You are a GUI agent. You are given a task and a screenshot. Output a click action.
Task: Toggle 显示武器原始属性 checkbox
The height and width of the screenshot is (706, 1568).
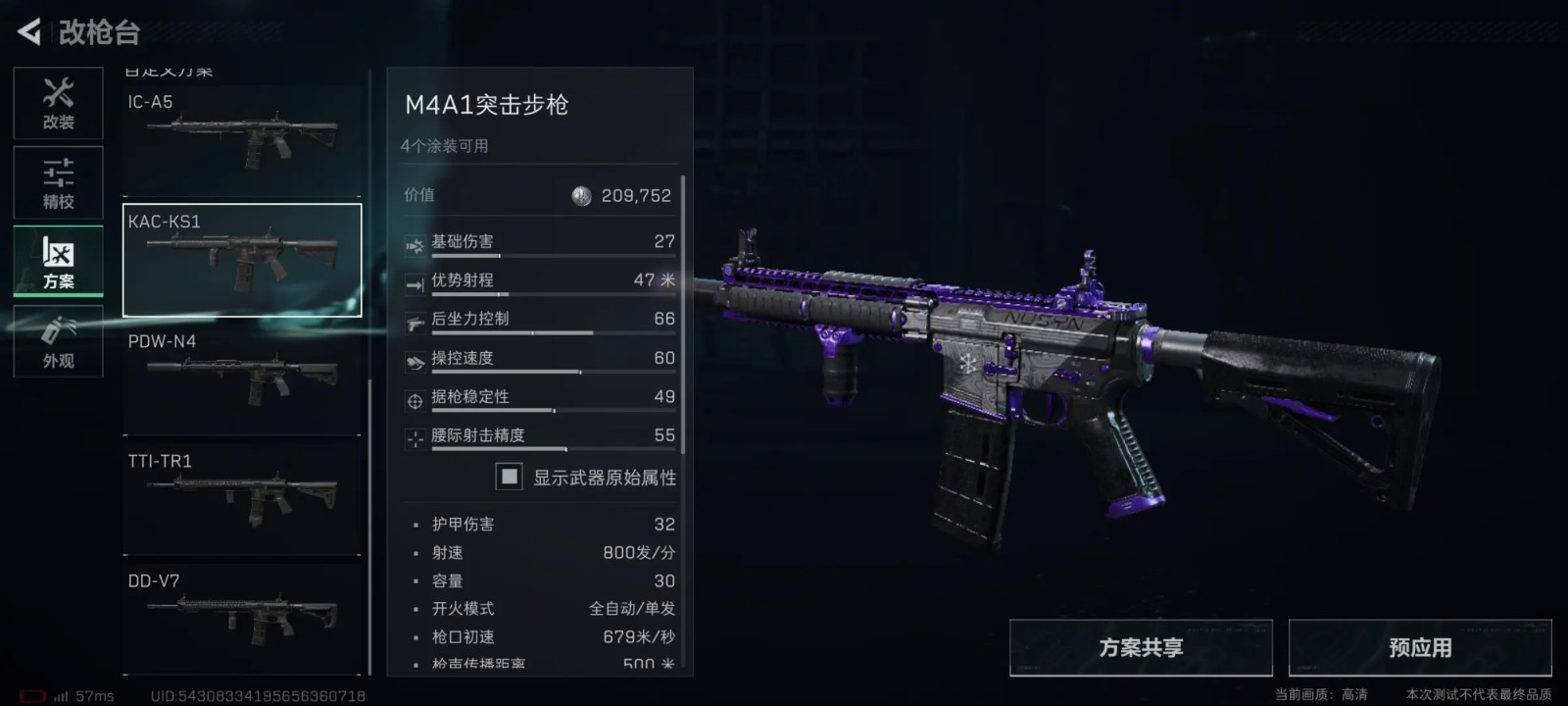(509, 478)
